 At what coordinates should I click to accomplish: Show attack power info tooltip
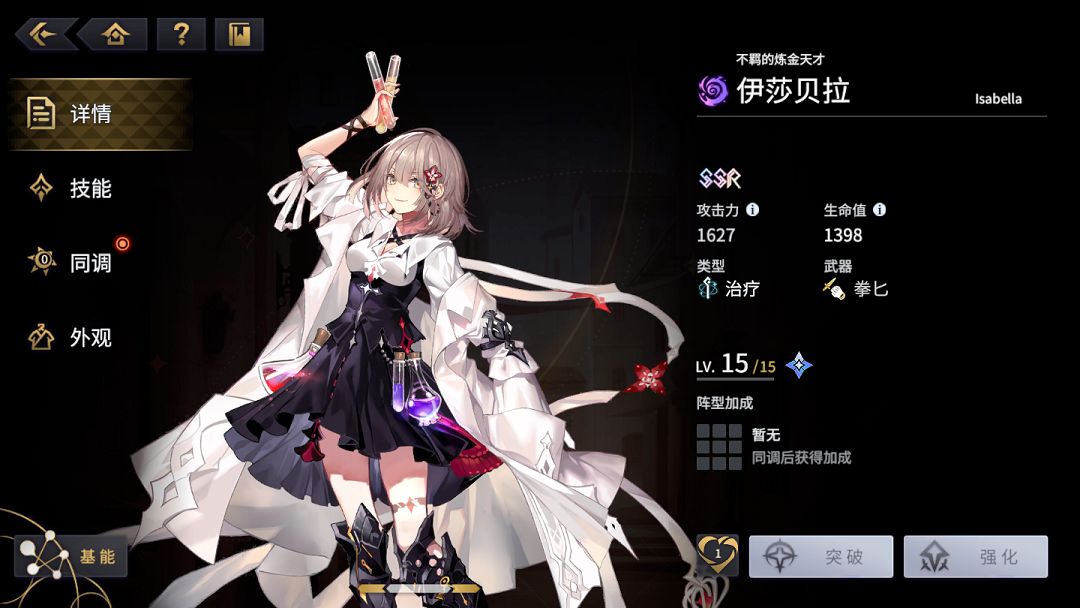click(753, 210)
